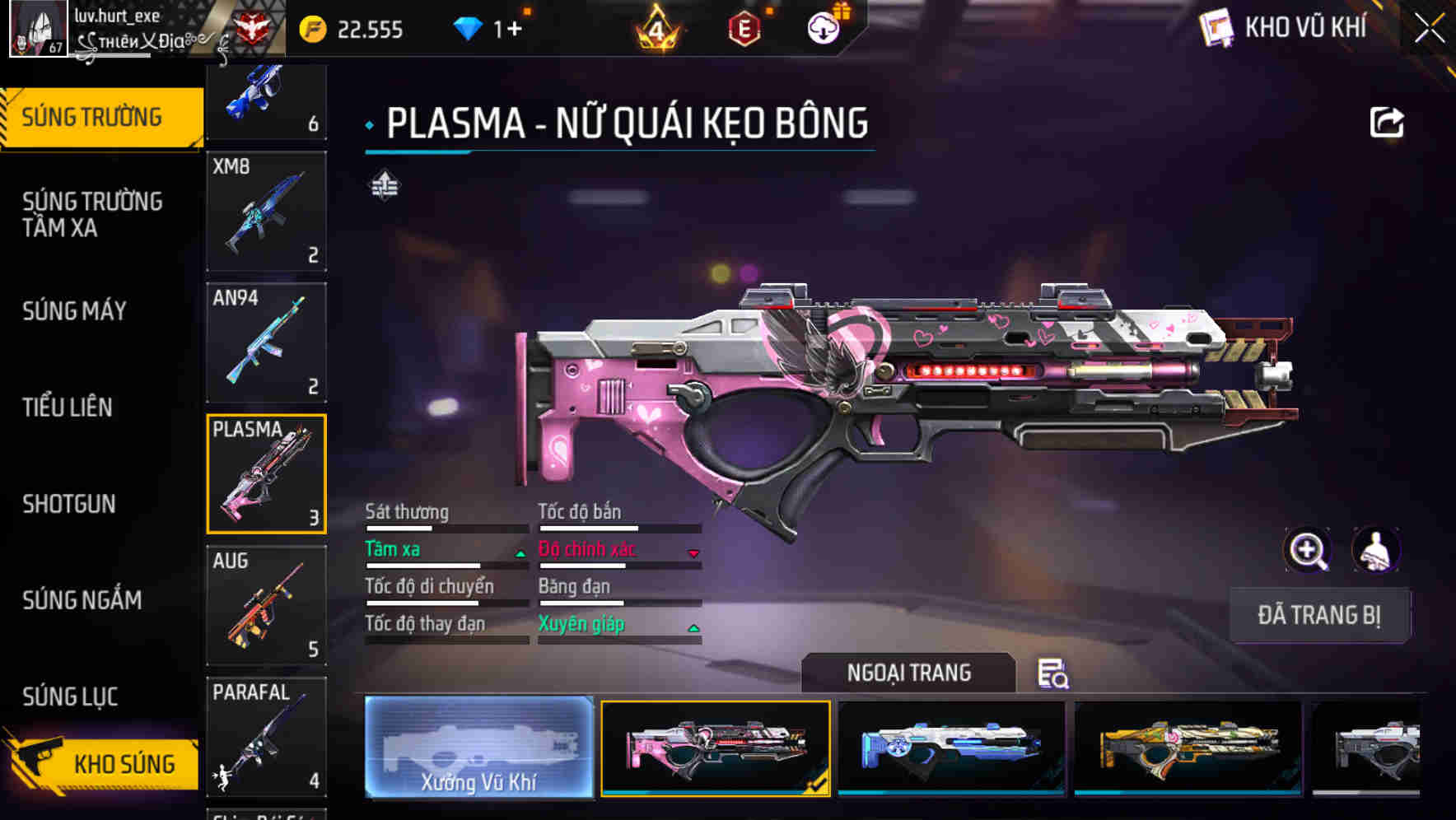Select the XM8 weapon tile

tap(266, 211)
